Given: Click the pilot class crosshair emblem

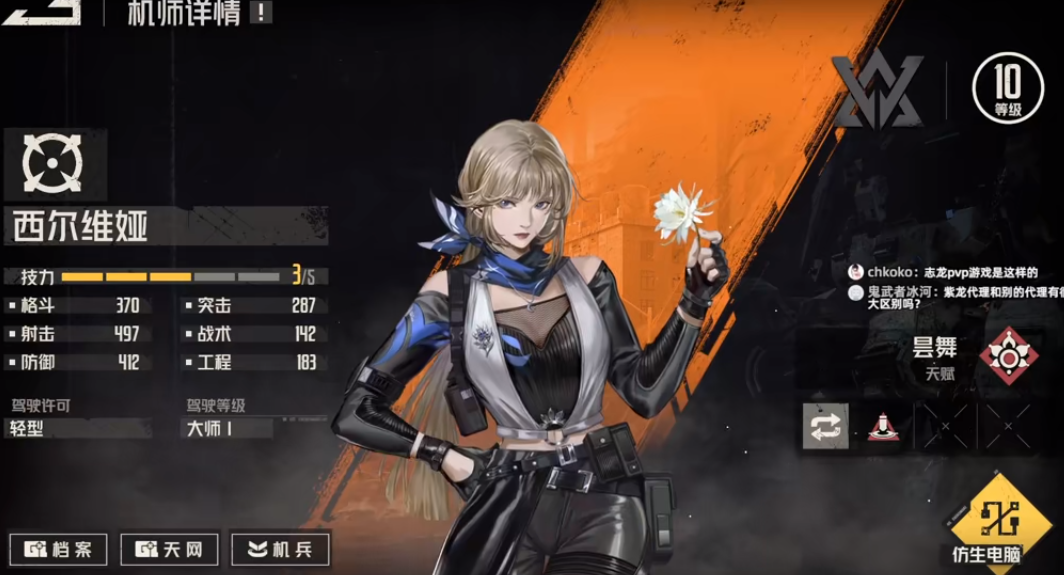Looking at the screenshot, I should (52, 164).
